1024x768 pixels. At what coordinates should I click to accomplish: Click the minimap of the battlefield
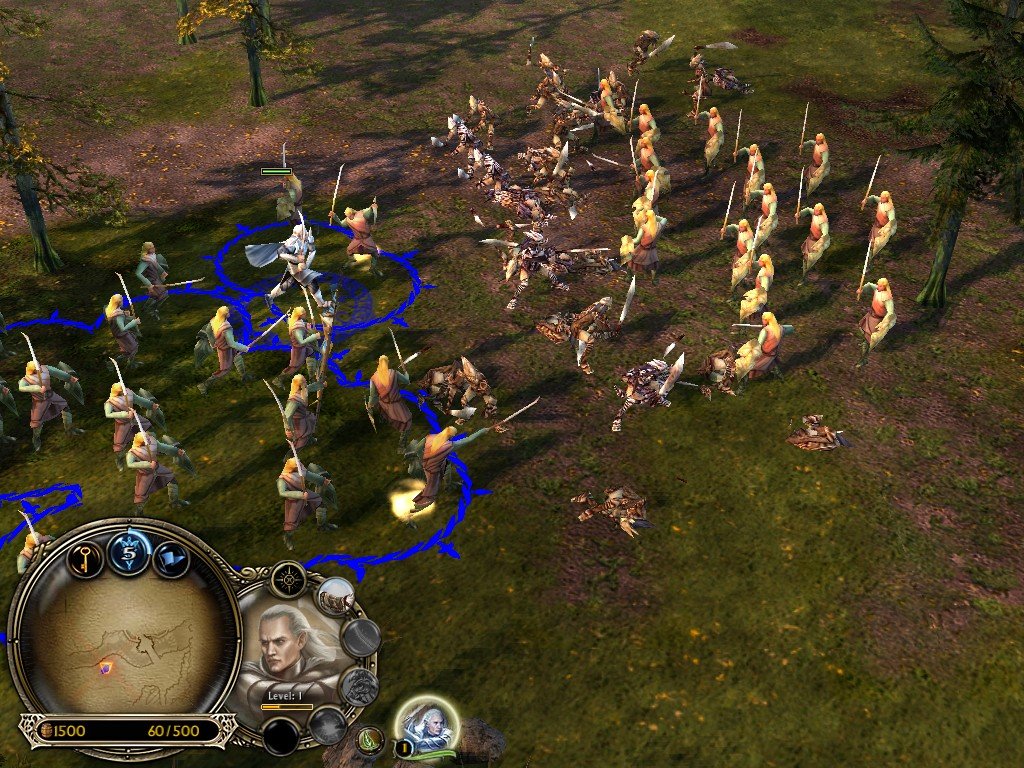pos(124,640)
